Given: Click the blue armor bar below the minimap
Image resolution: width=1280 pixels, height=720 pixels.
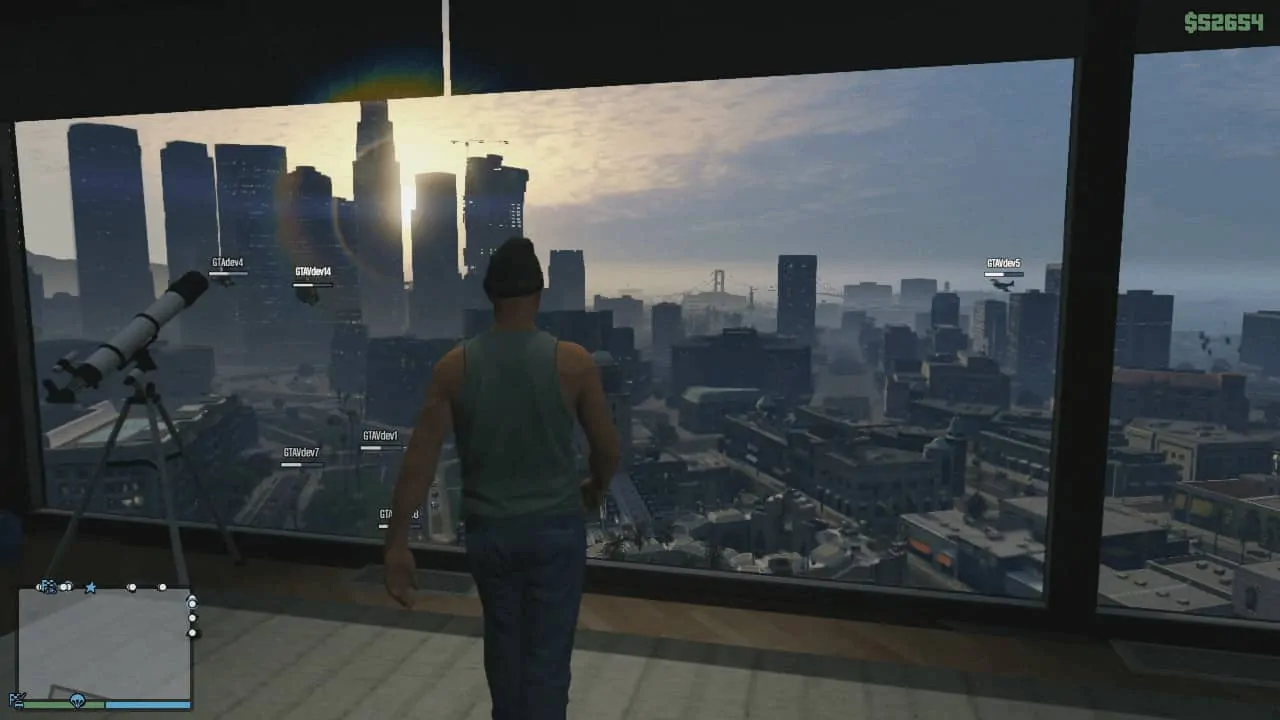Looking at the screenshot, I should 147,704.
